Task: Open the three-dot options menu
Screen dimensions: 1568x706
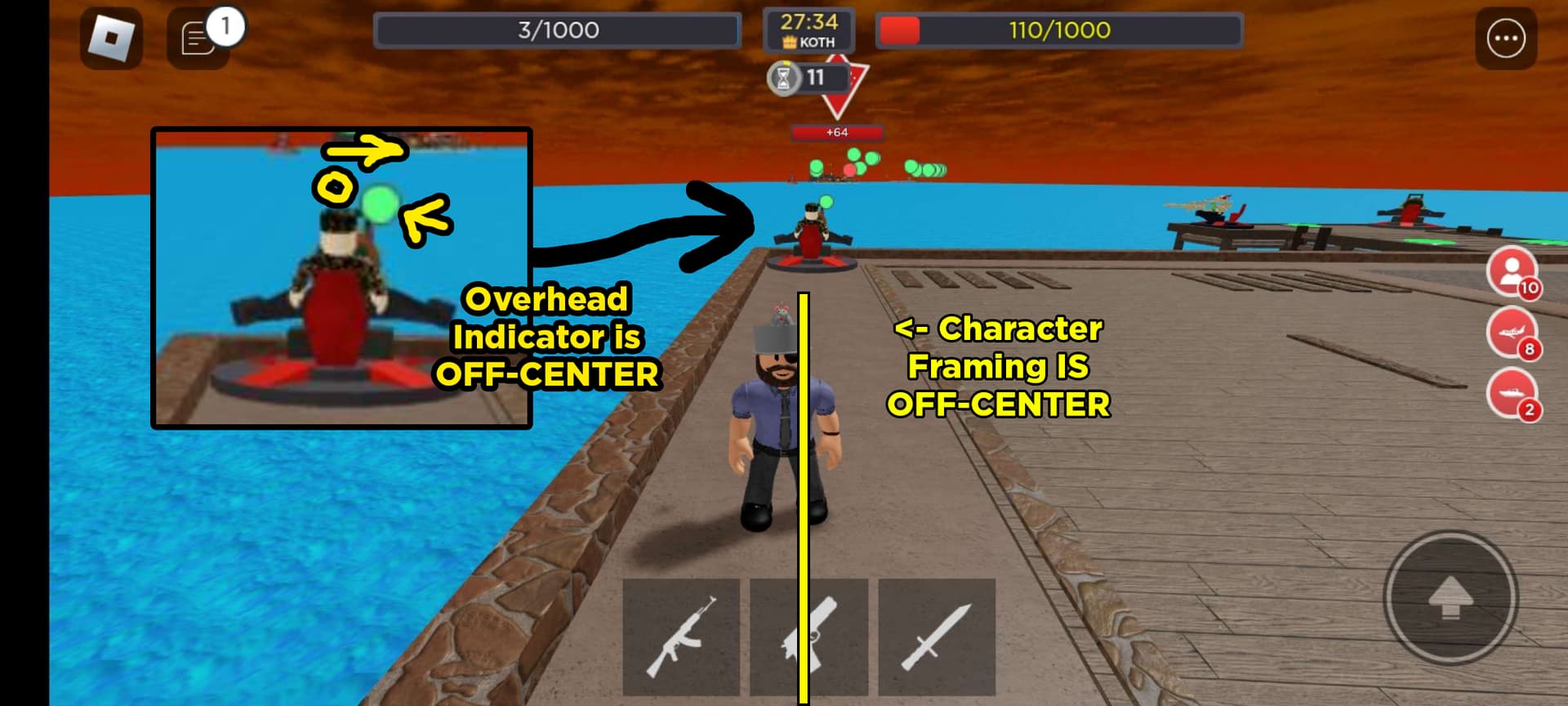Action: coord(1507,36)
